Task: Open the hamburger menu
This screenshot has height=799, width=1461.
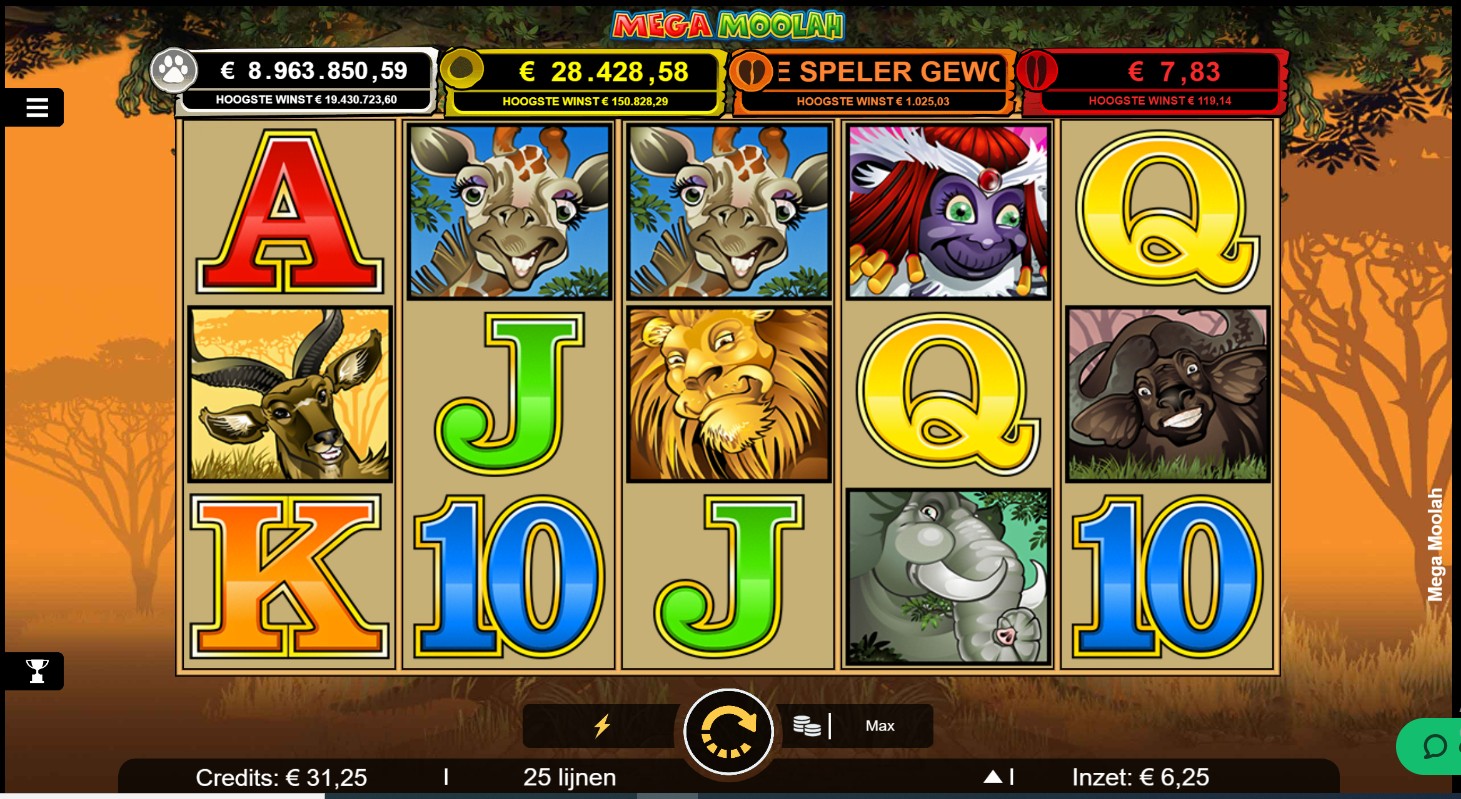Action: coord(37,108)
